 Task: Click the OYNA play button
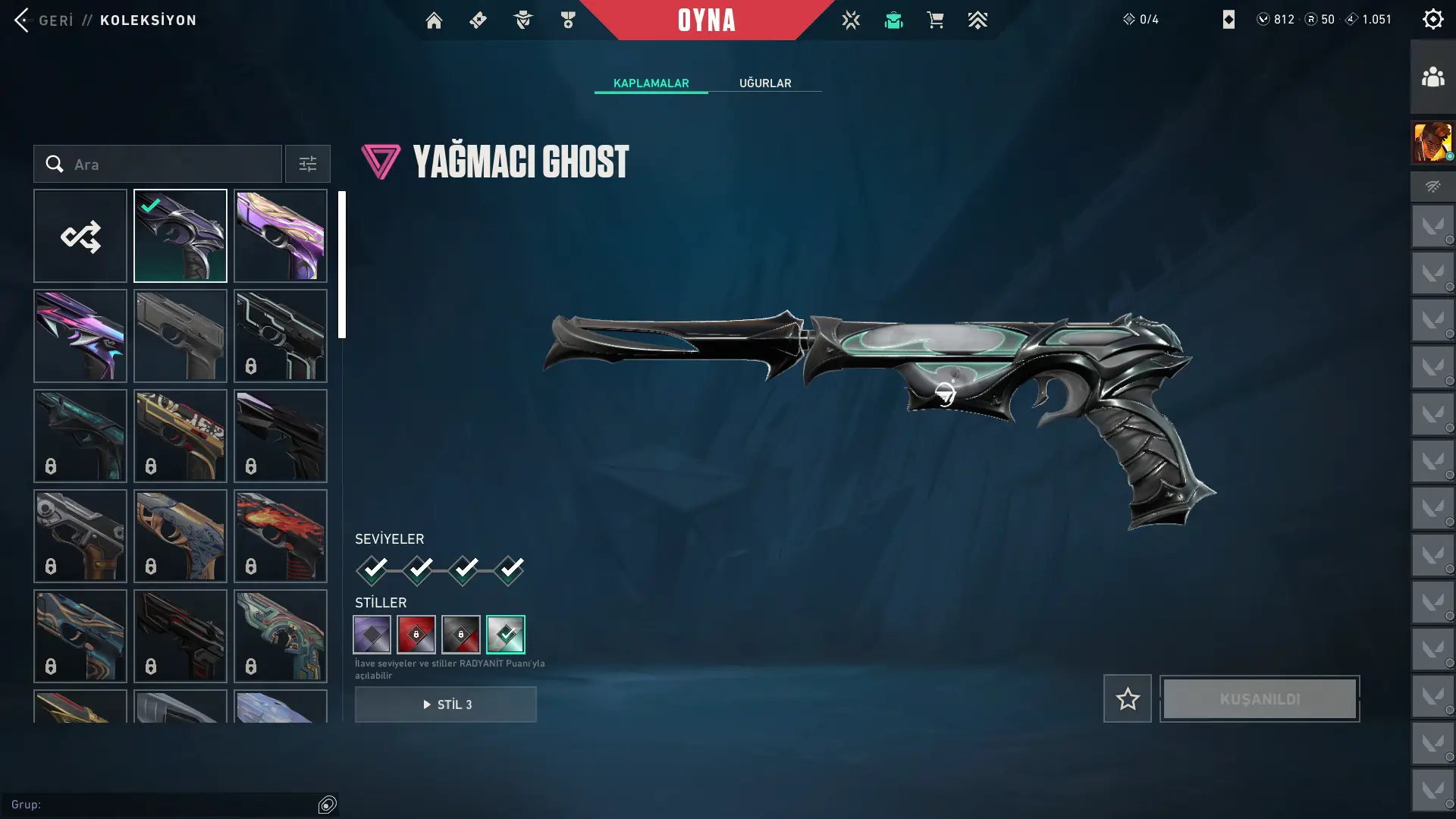point(706,20)
